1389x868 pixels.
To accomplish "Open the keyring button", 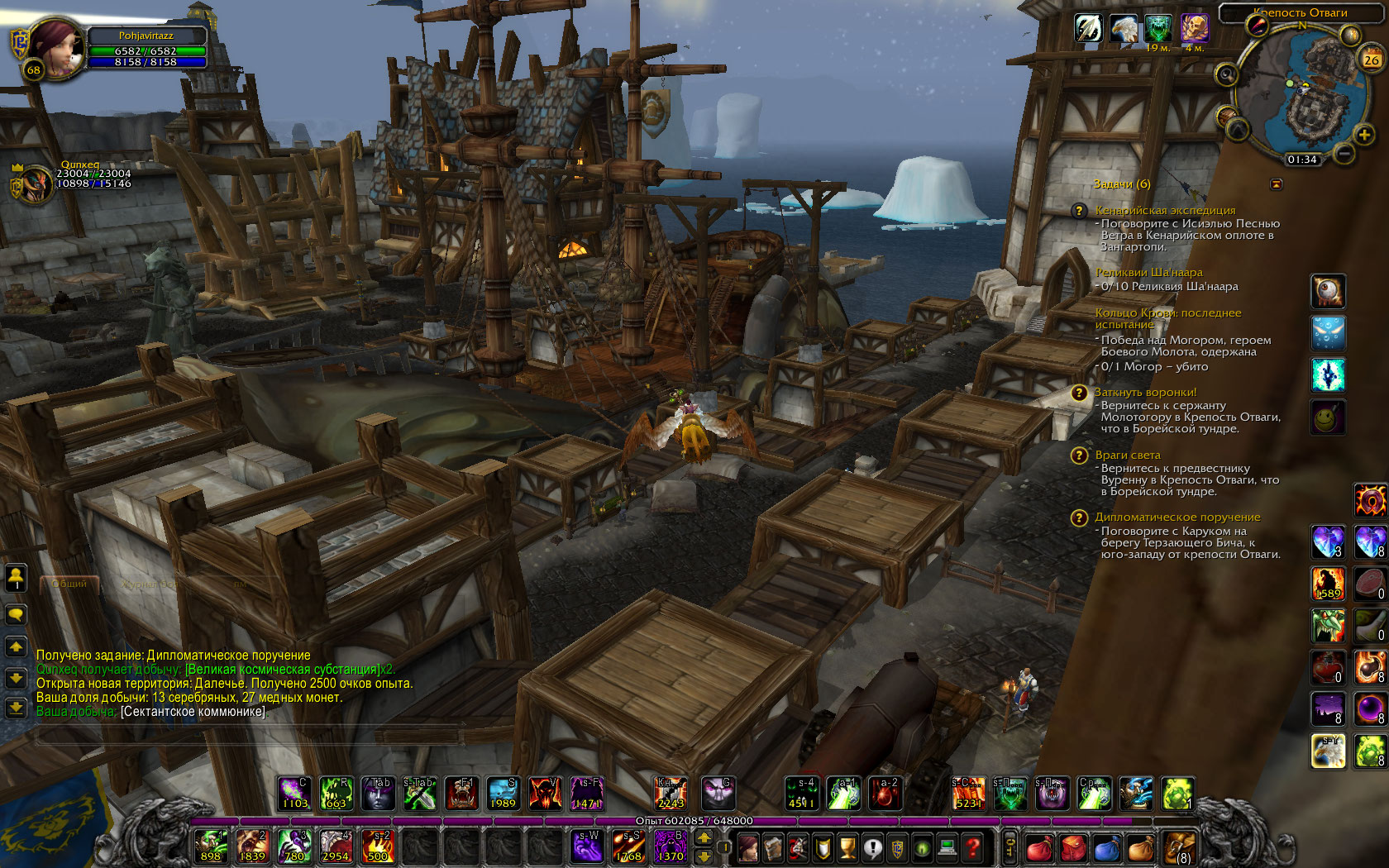I will pyautogui.click(x=1010, y=847).
